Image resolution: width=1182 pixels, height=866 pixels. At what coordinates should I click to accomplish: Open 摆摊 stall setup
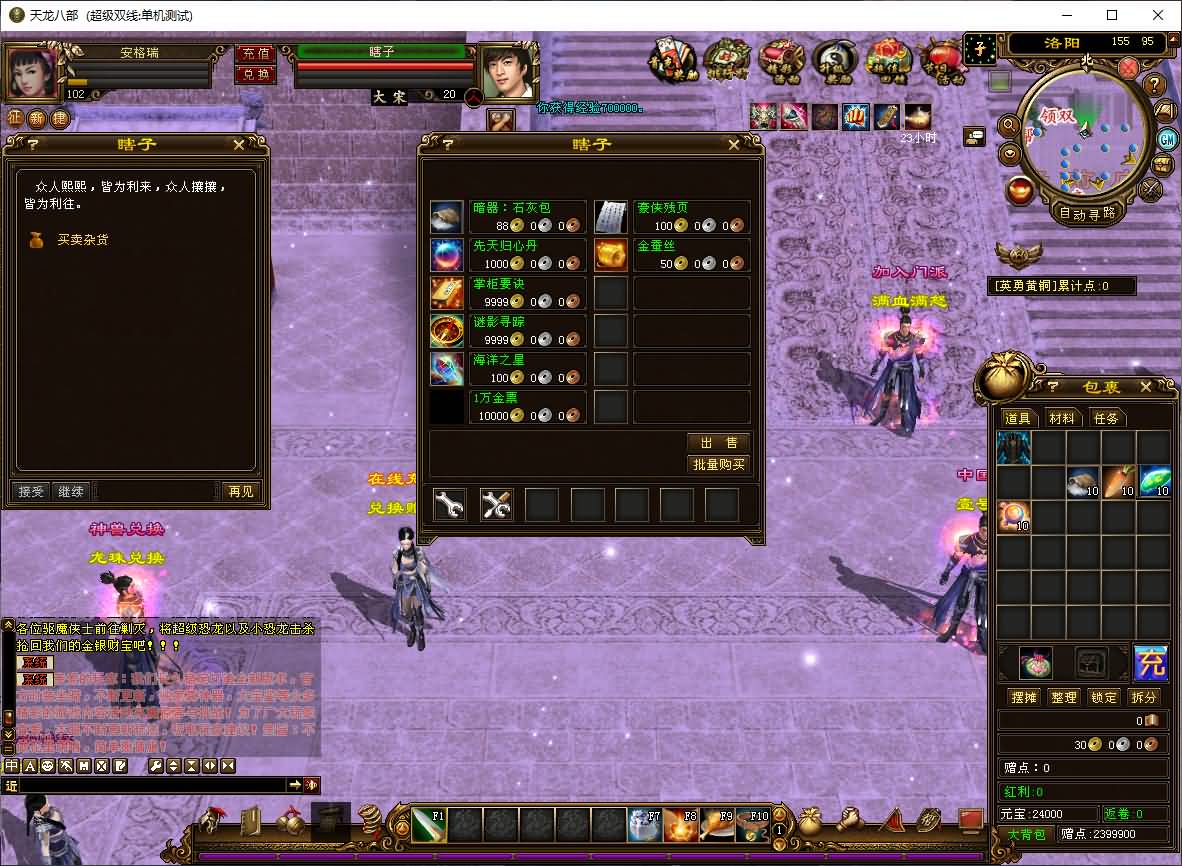[x=1024, y=697]
